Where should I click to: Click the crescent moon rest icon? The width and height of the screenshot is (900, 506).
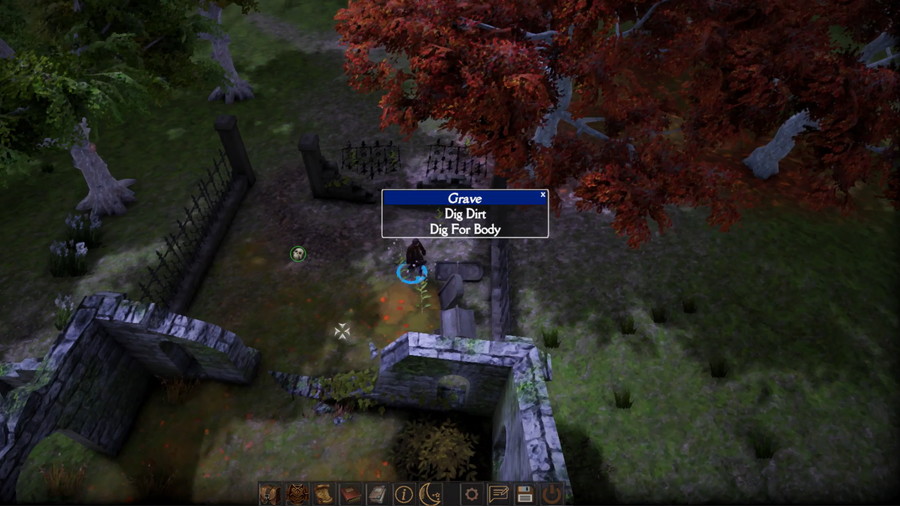pyautogui.click(x=431, y=493)
